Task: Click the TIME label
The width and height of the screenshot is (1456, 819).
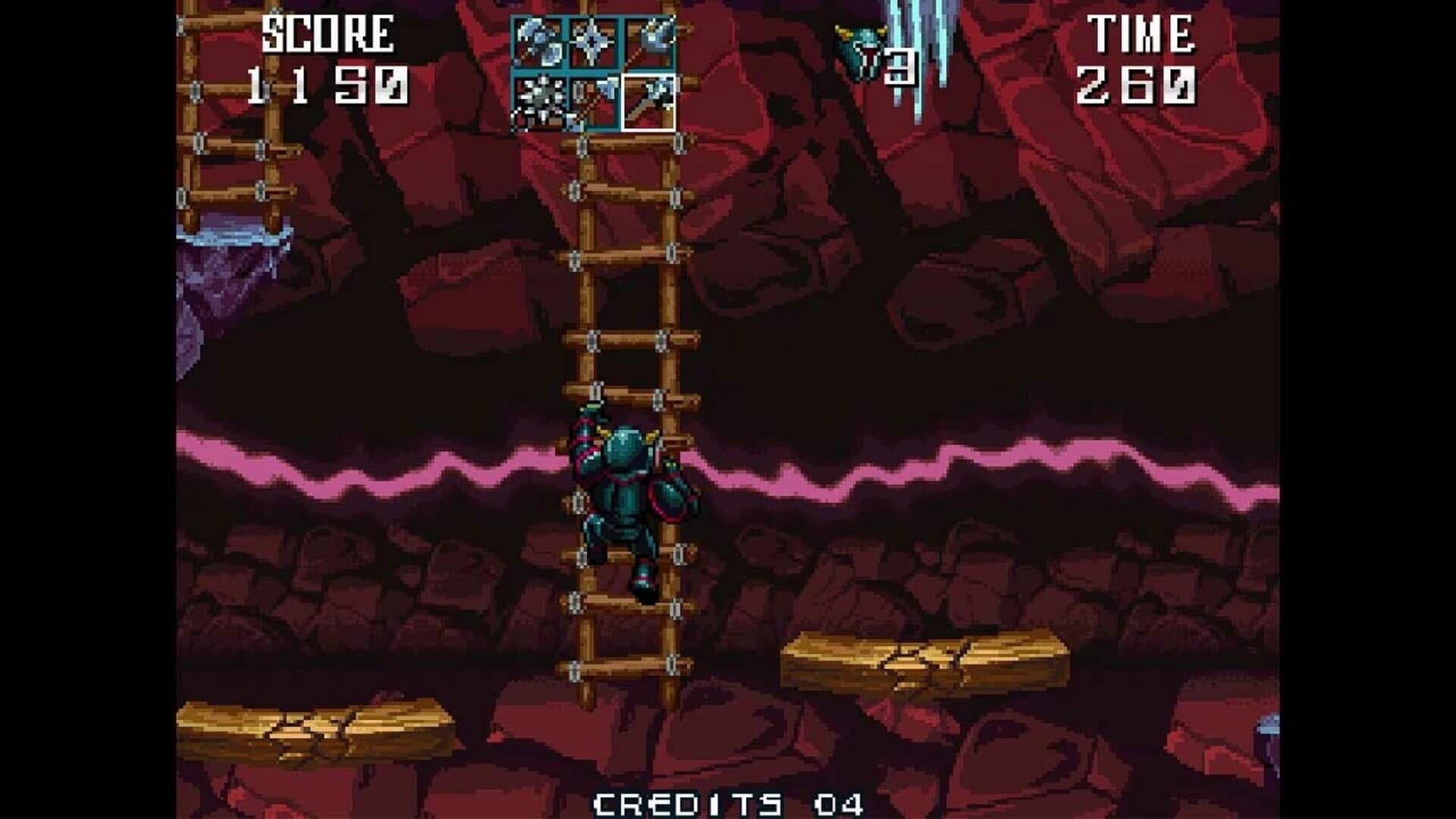Action: point(1142,32)
